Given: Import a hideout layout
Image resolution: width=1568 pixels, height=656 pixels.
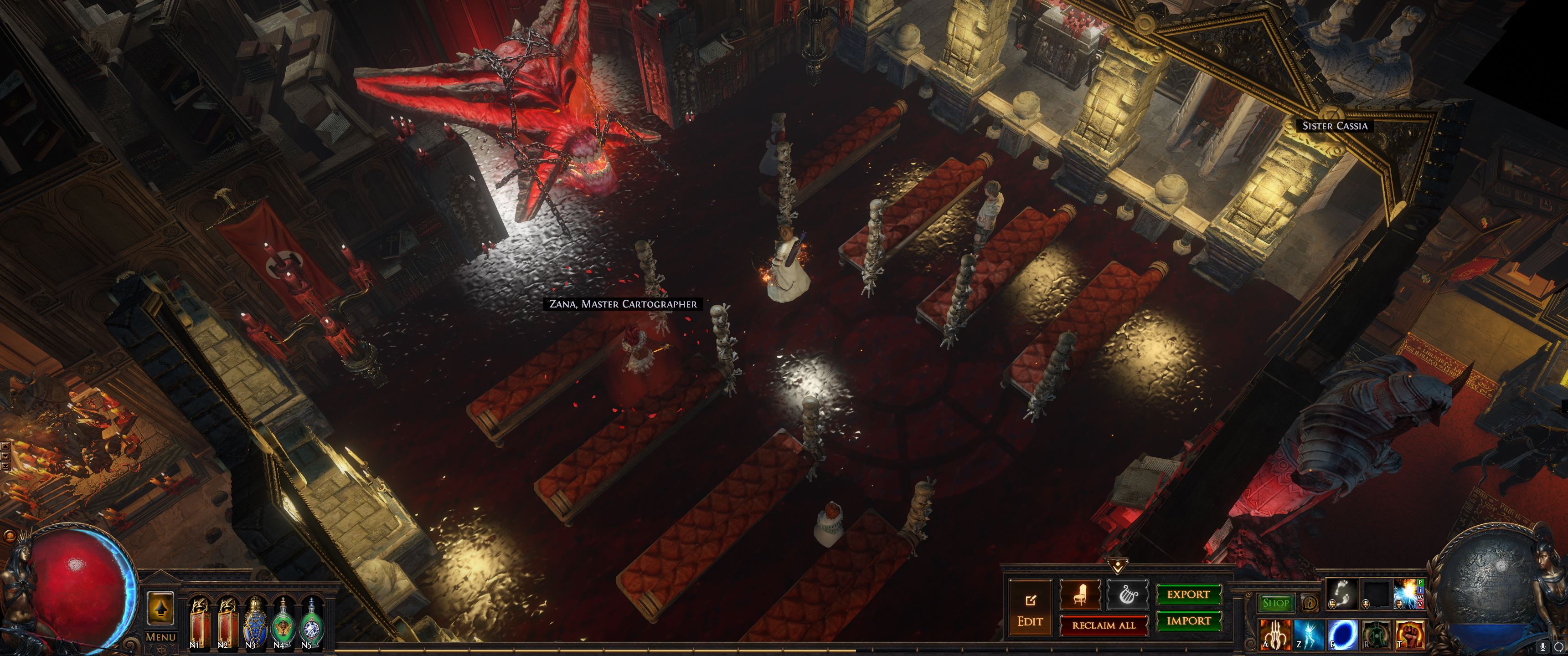Looking at the screenshot, I should [x=1188, y=621].
